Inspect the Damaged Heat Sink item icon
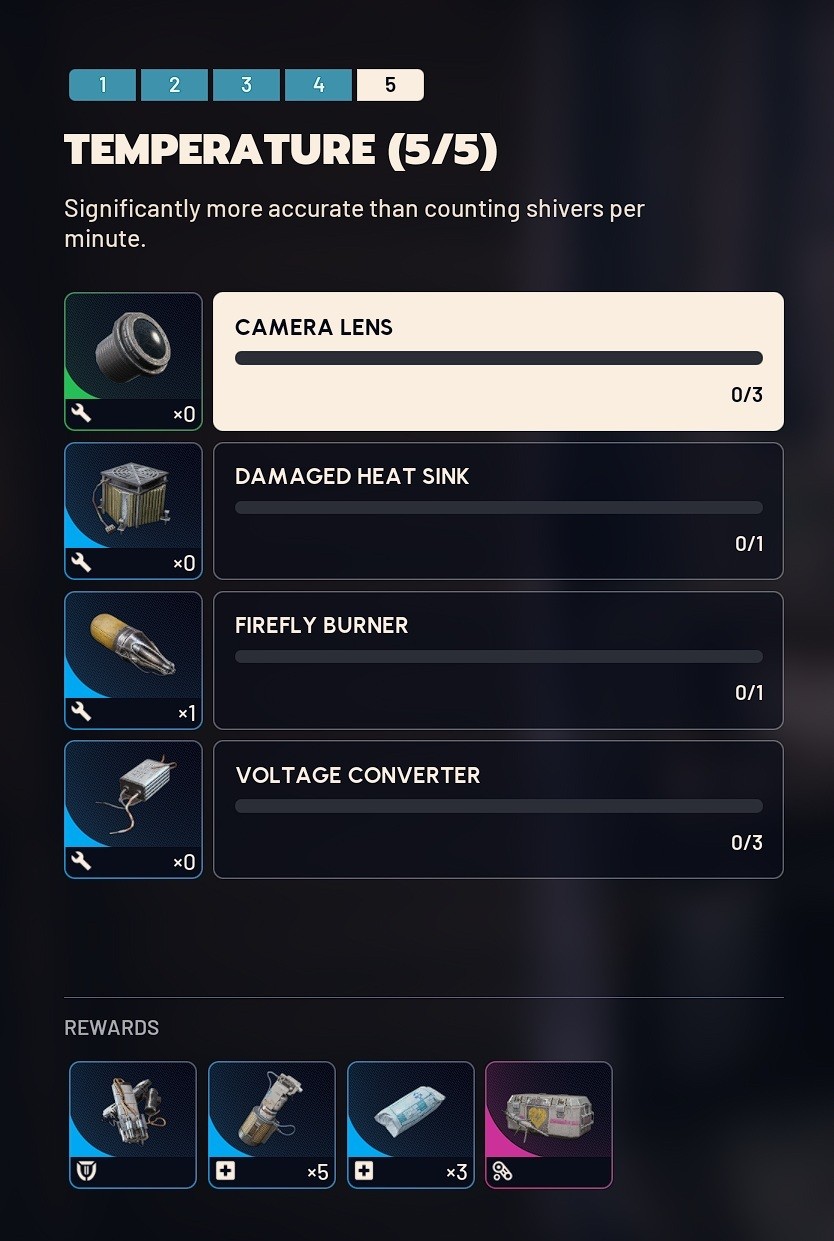This screenshot has width=834, height=1241. coord(133,511)
